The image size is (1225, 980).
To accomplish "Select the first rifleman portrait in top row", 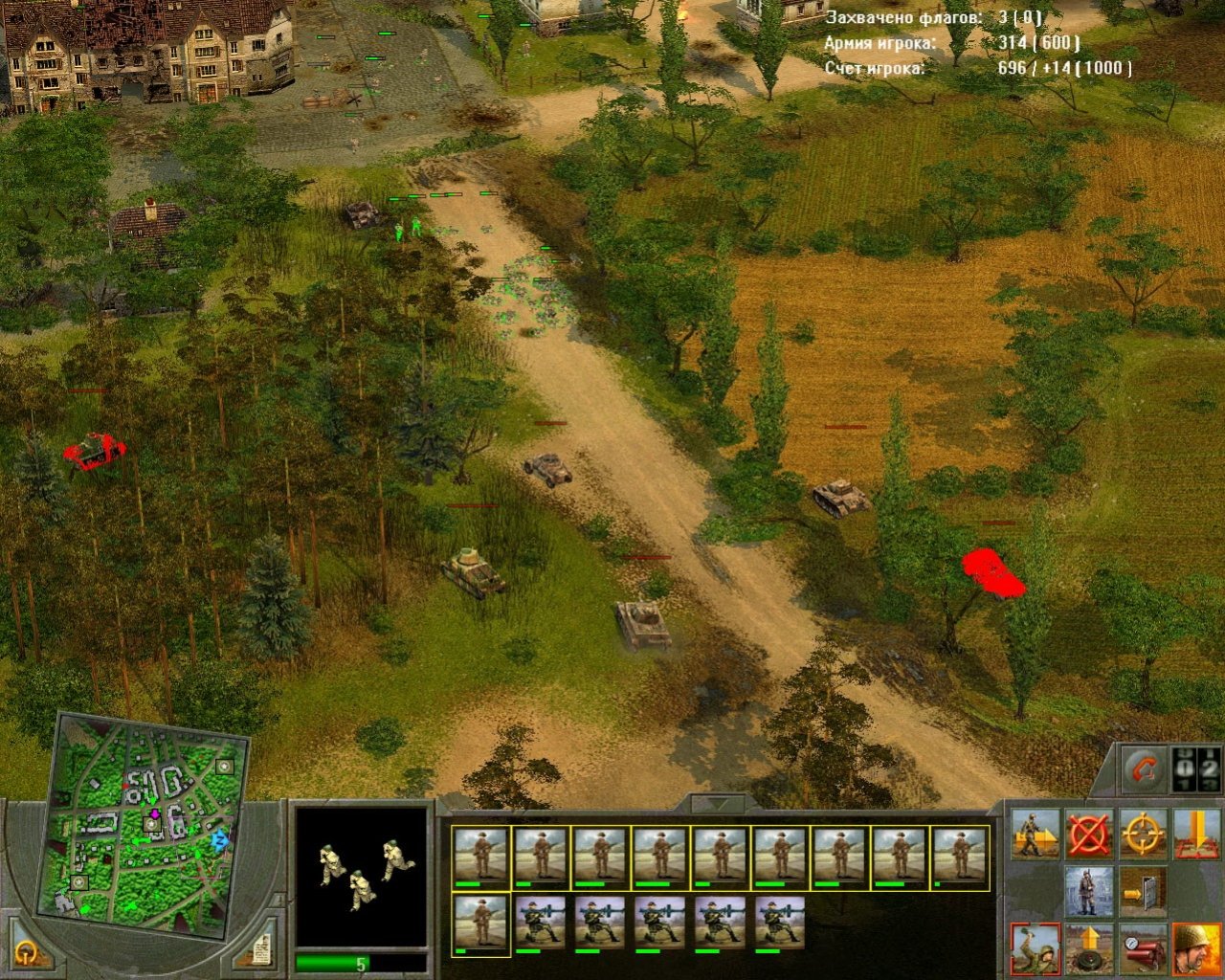I will [x=480, y=857].
